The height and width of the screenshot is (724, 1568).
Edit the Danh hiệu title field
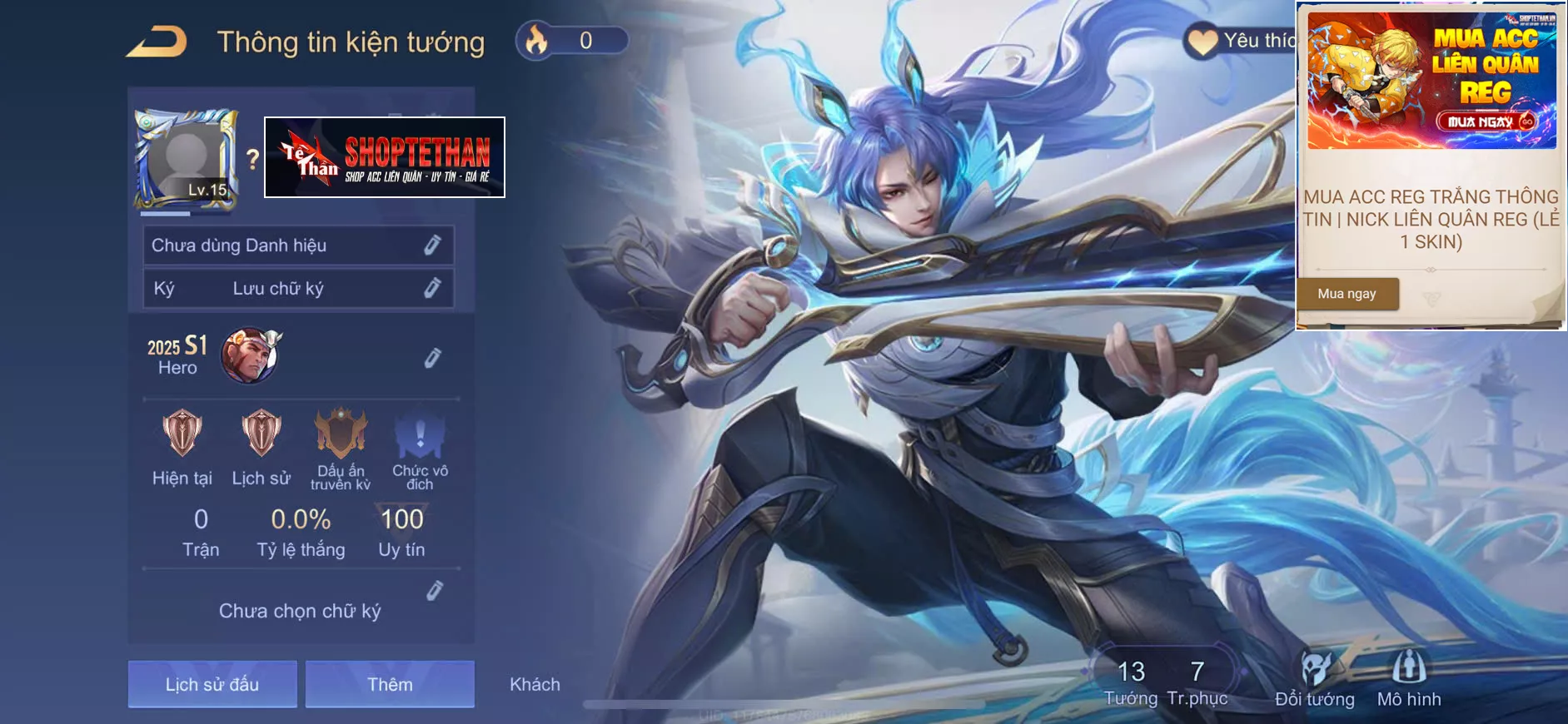432,245
